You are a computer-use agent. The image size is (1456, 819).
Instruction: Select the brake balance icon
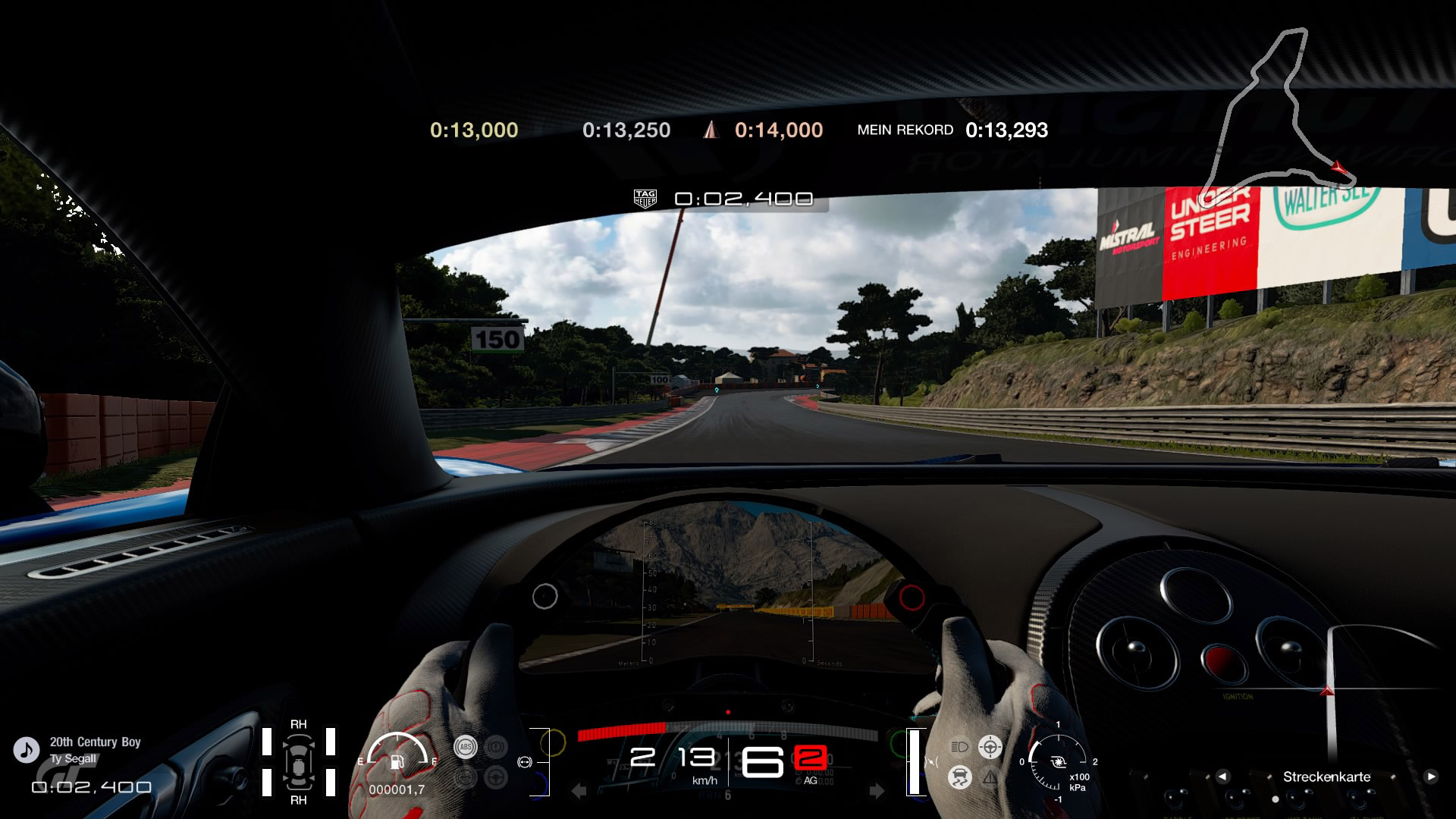[x=525, y=762]
